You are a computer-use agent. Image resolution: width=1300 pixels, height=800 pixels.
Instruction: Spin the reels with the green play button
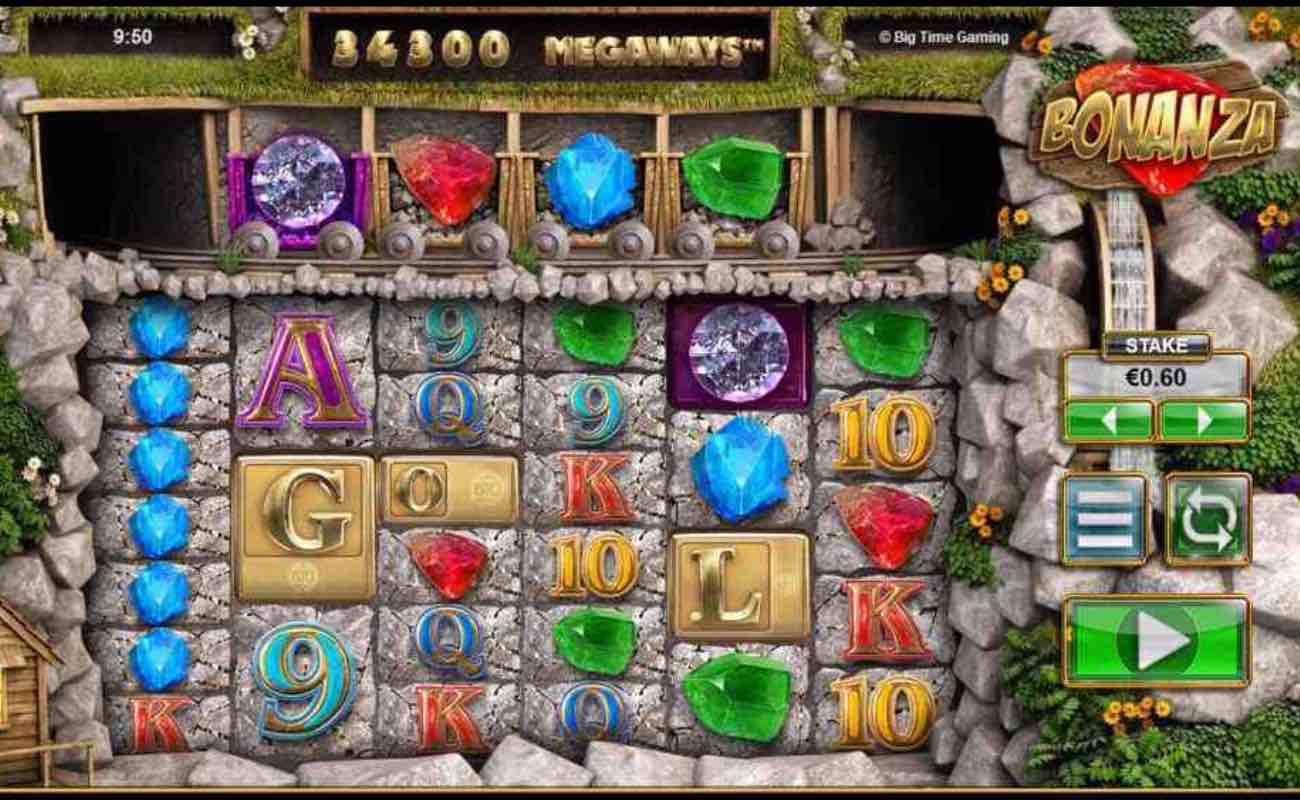(1157, 640)
